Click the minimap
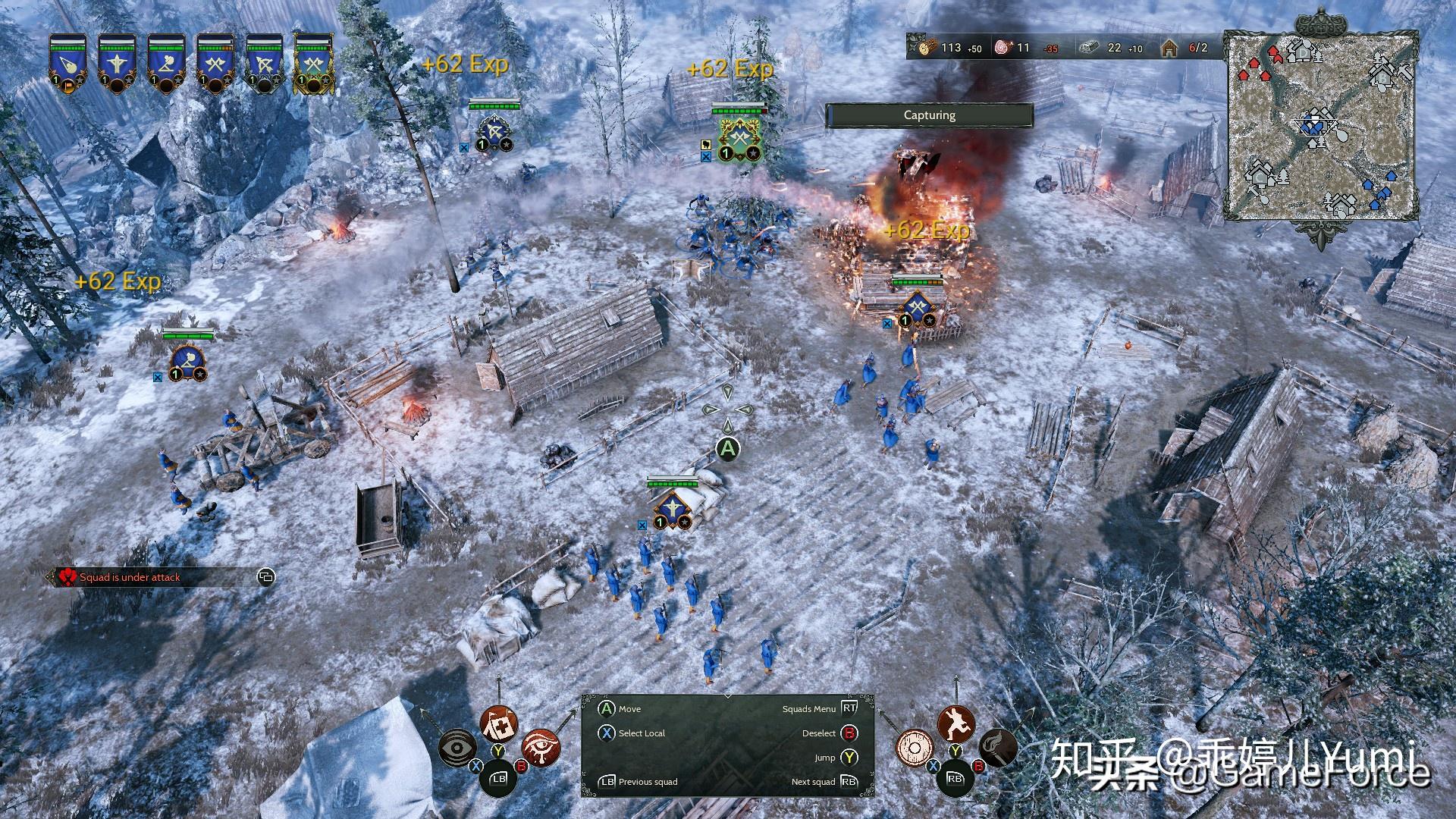The image size is (1456, 819). tap(1322, 126)
